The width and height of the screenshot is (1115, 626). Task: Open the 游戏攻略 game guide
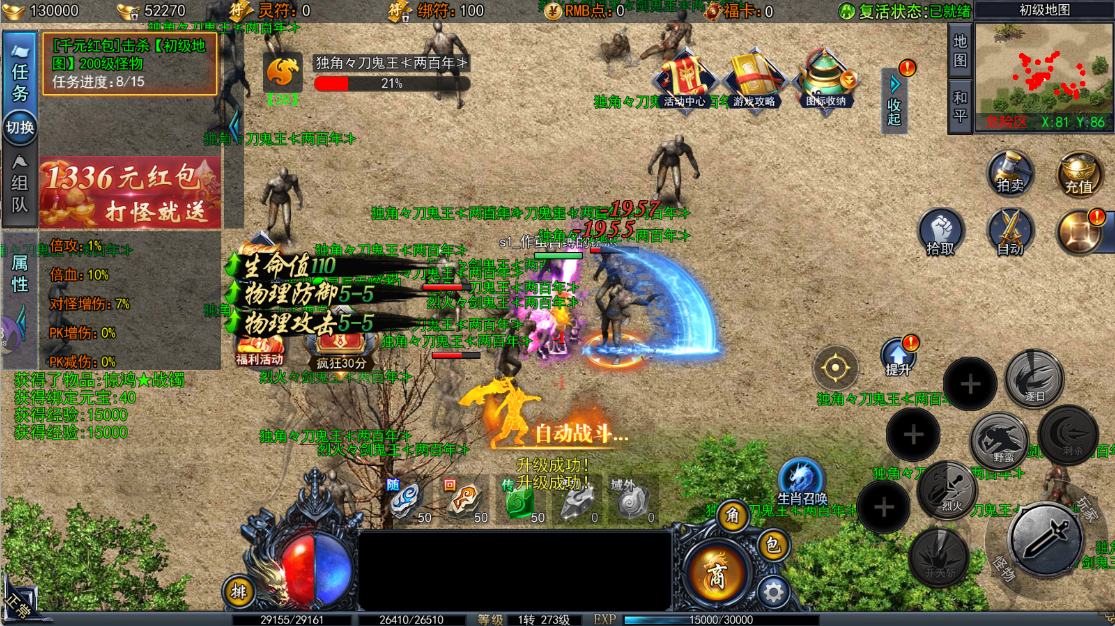pos(755,76)
